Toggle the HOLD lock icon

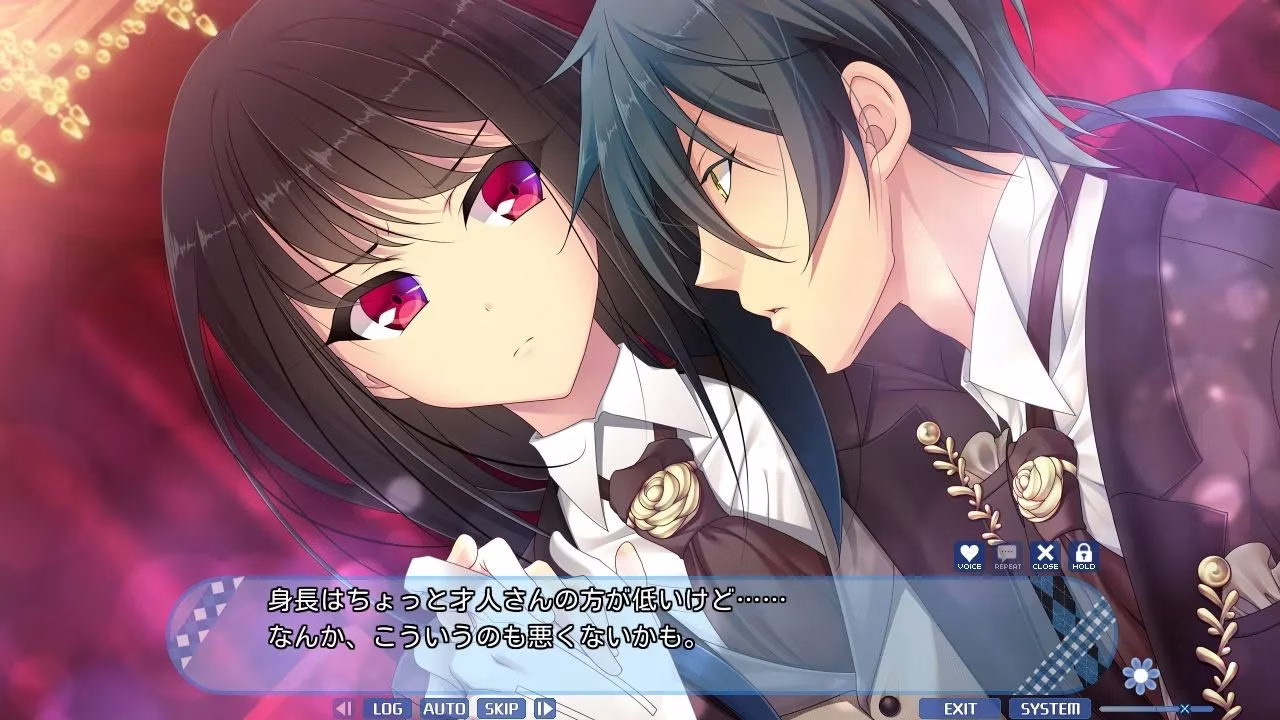pyautogui.click(x=1083, y=556)
